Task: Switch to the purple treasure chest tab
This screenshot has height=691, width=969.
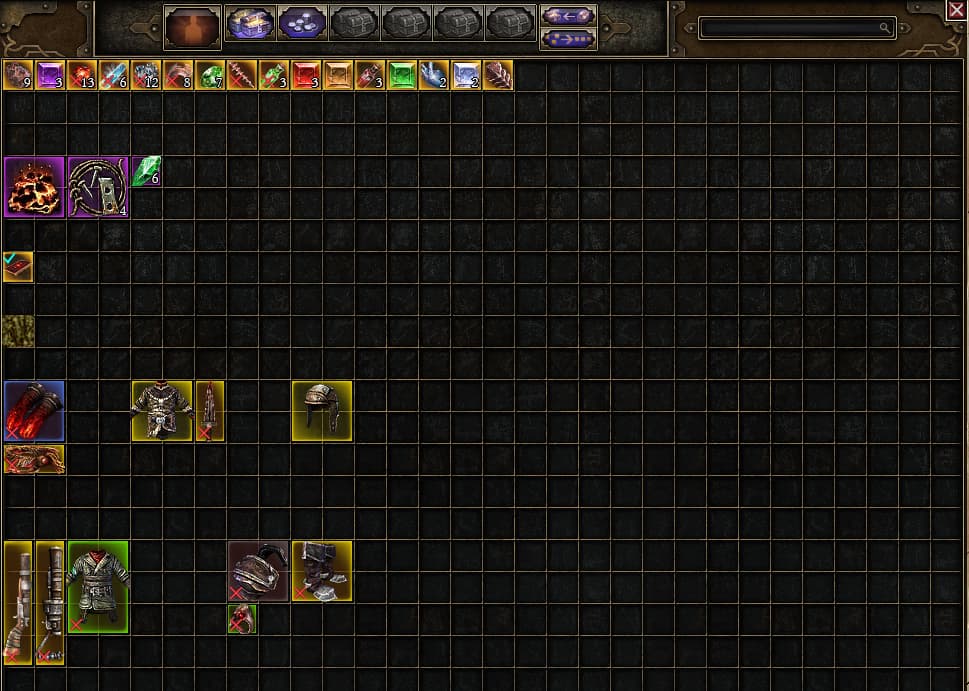Action: [x=250, y=23]
